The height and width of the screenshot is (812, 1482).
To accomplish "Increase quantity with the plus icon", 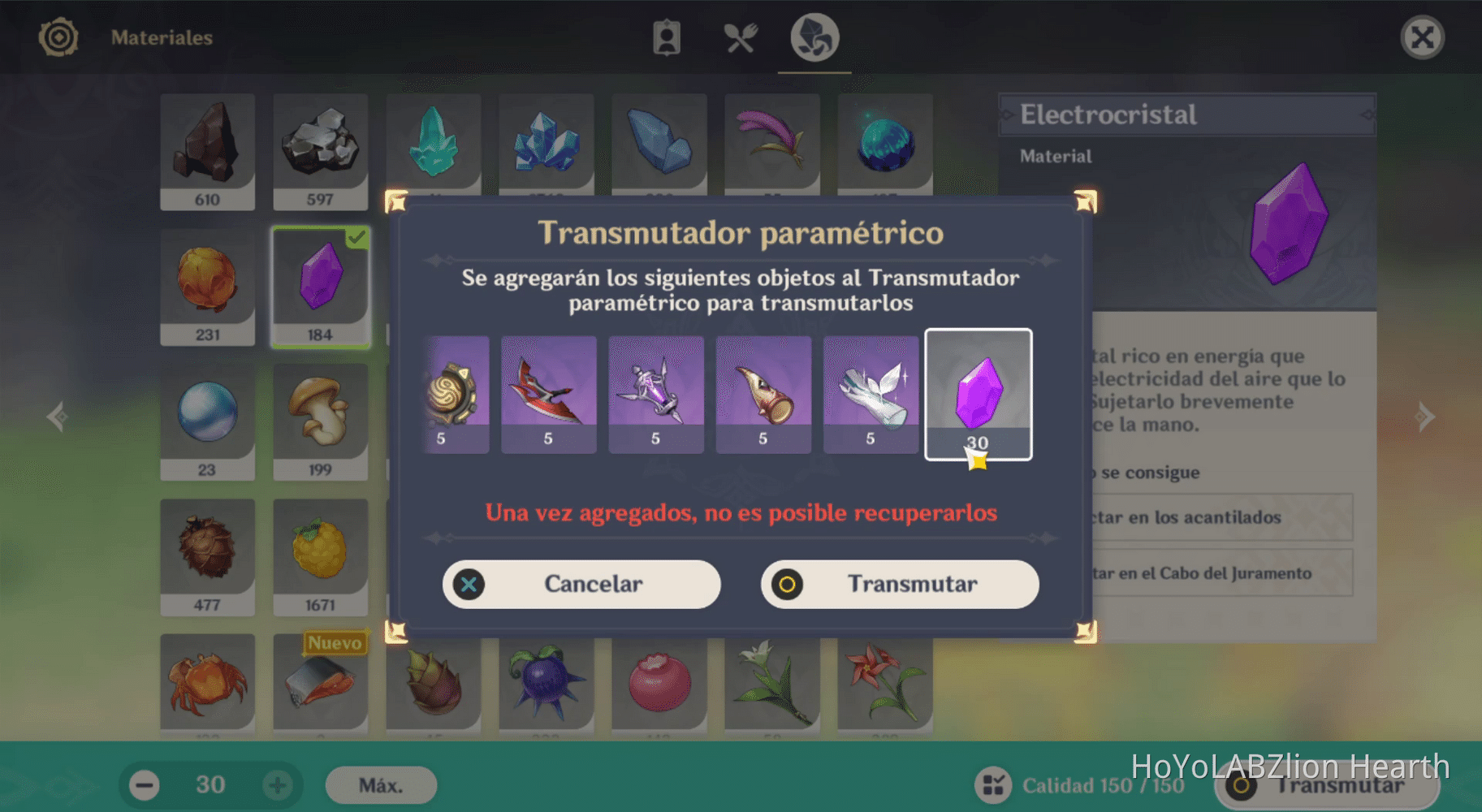I will pyautogui.click(x=277, y=784).
